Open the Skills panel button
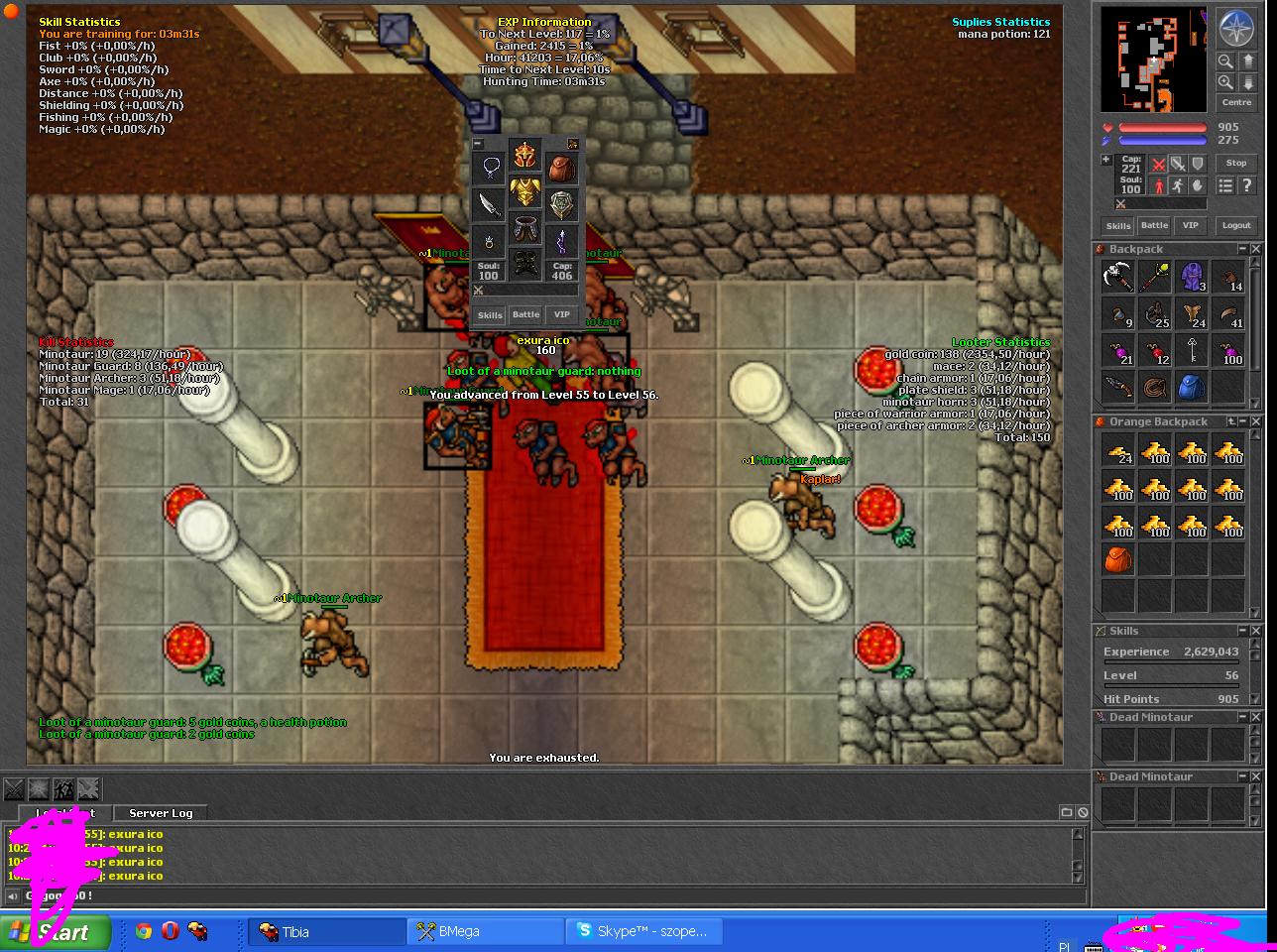Screen dimensions: 1277x952 point(1118,226)
